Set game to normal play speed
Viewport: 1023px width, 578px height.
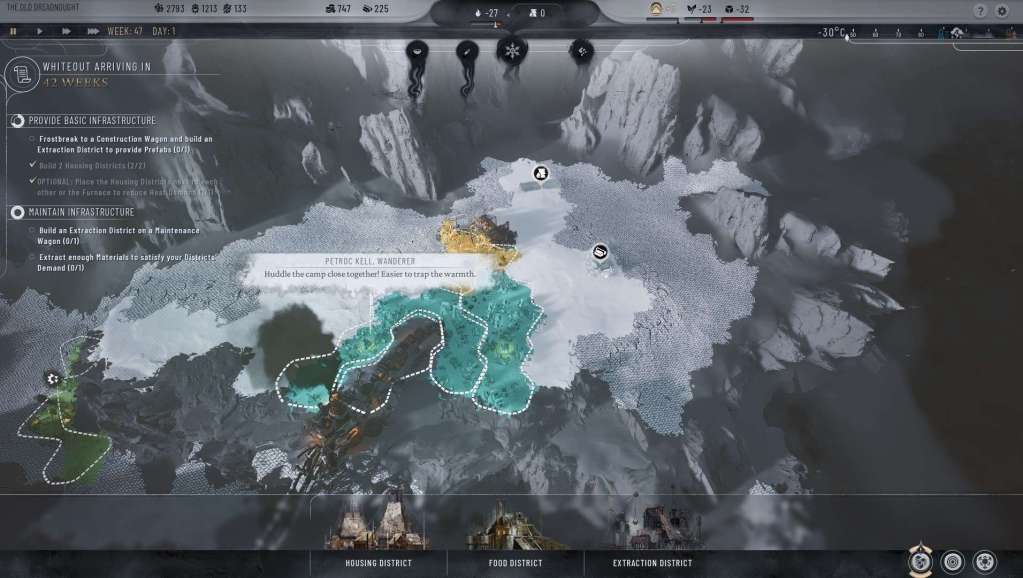point(39,31)
